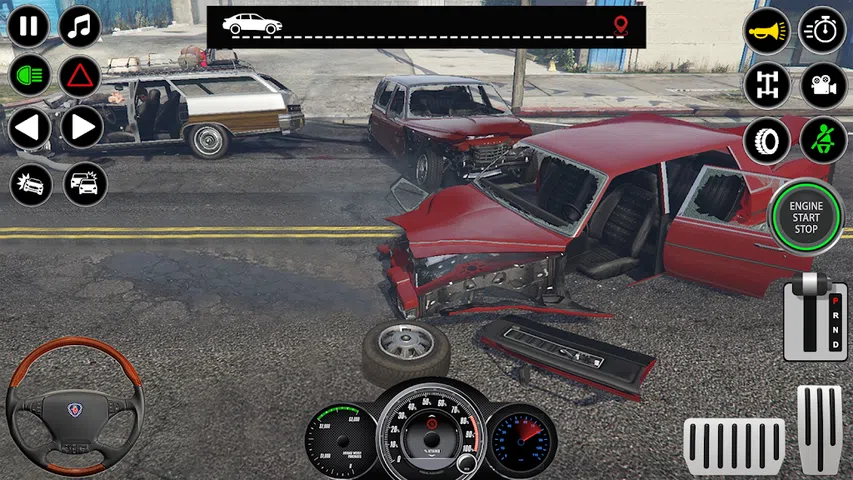Activate the right turn arrow
Screen dimensions: 853x480
click(x=81, y=128)
